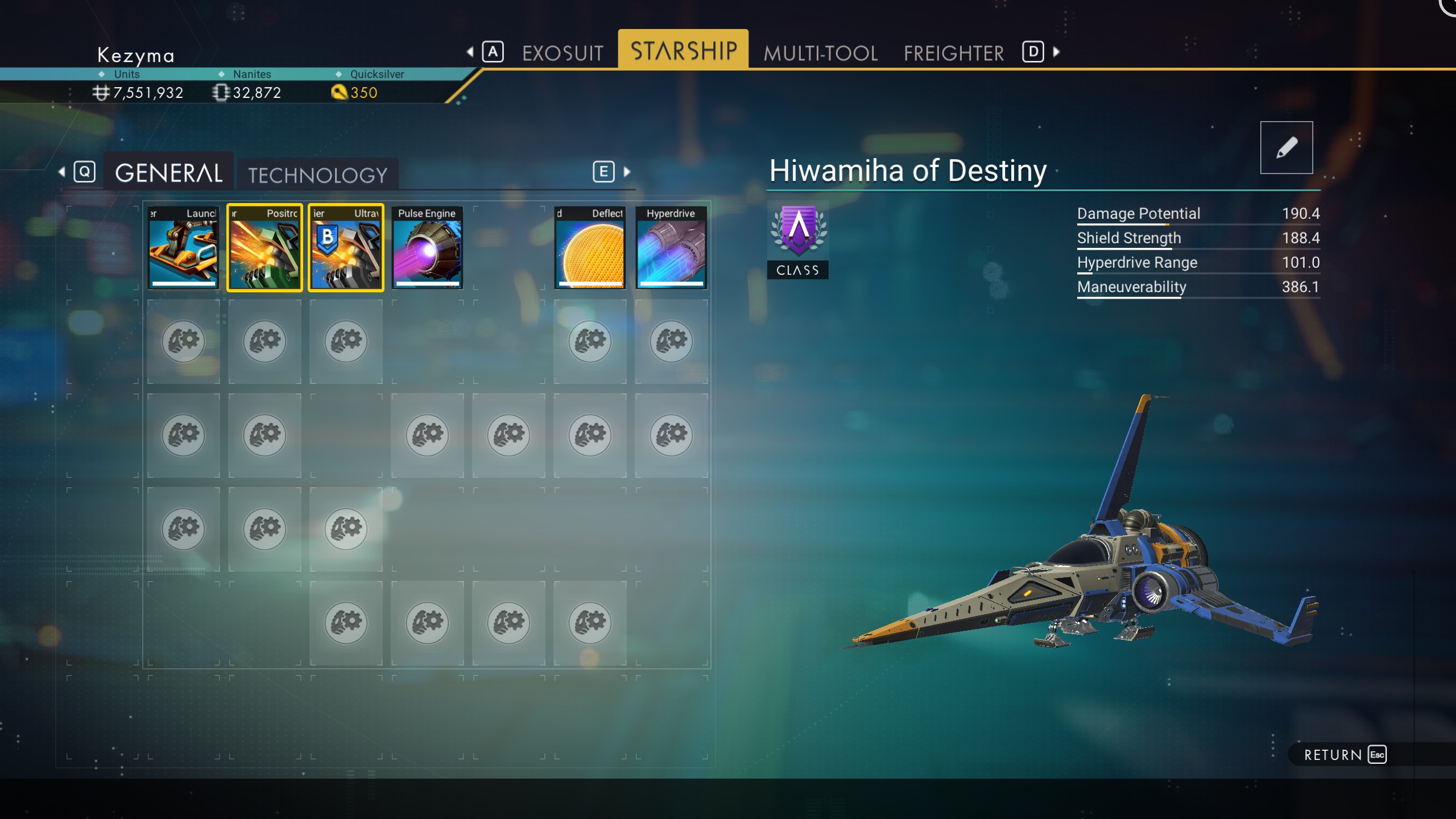This screenshot has height=819, width=1456.
Task: Go to the Freighter tab
Action: point(954,53)
